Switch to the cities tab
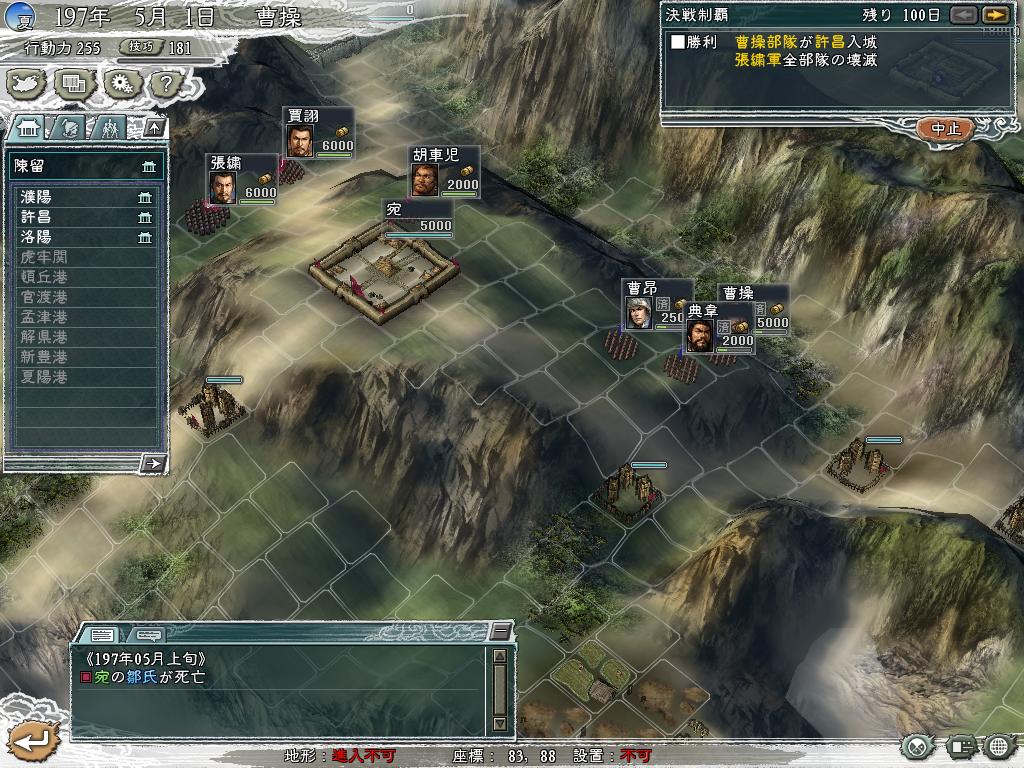Screen dimensions: 1024x768 tap(28, 127)
